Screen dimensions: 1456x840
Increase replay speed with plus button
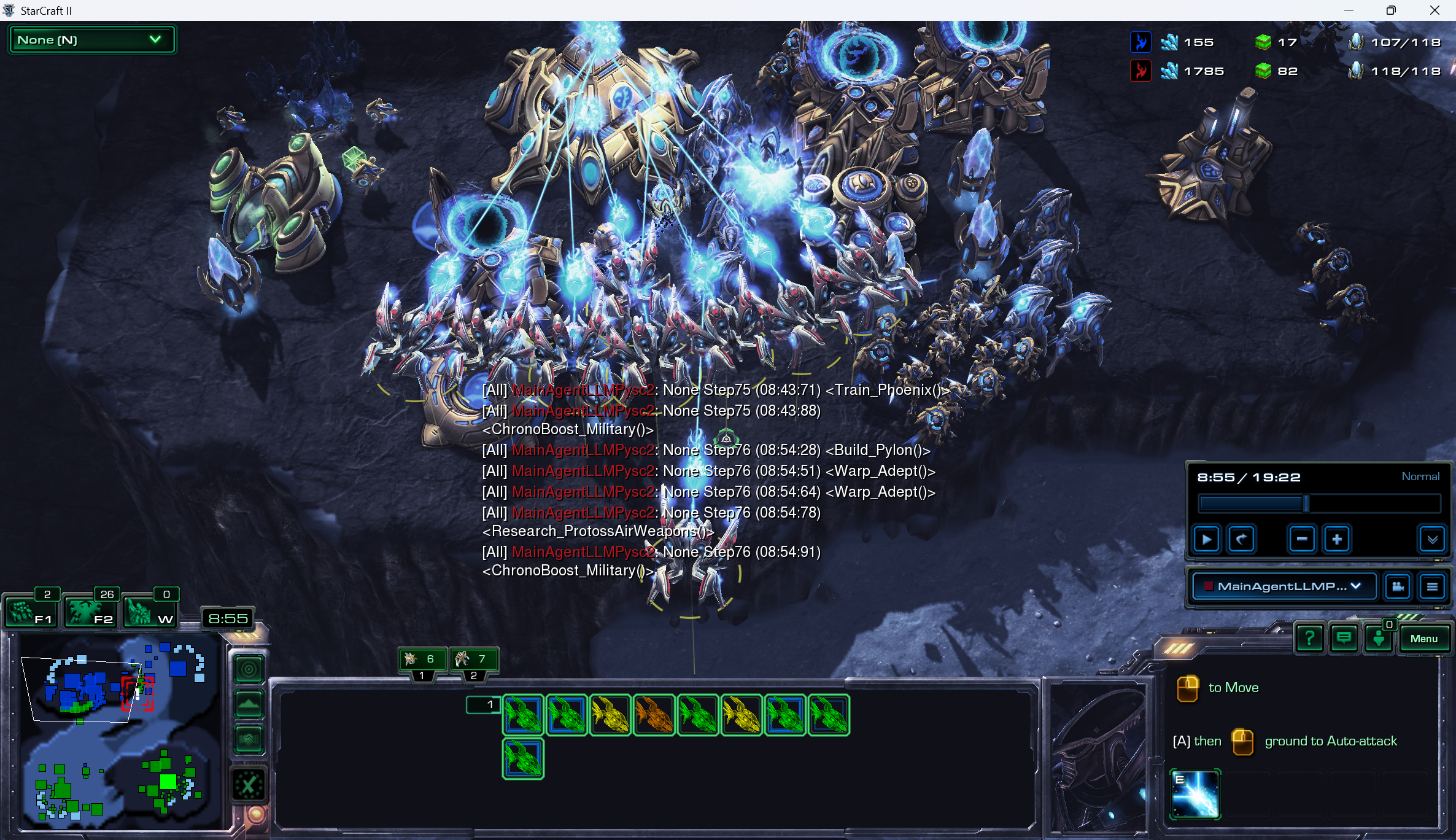coord(1336,540)
